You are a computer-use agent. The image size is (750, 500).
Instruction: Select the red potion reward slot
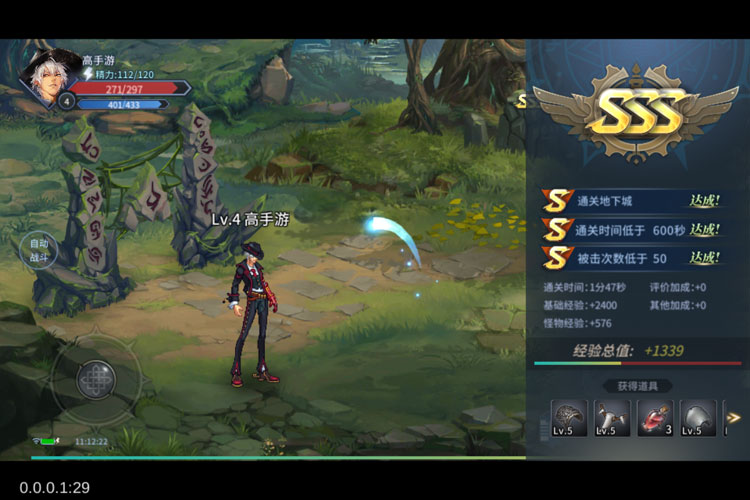pos(655,418)
